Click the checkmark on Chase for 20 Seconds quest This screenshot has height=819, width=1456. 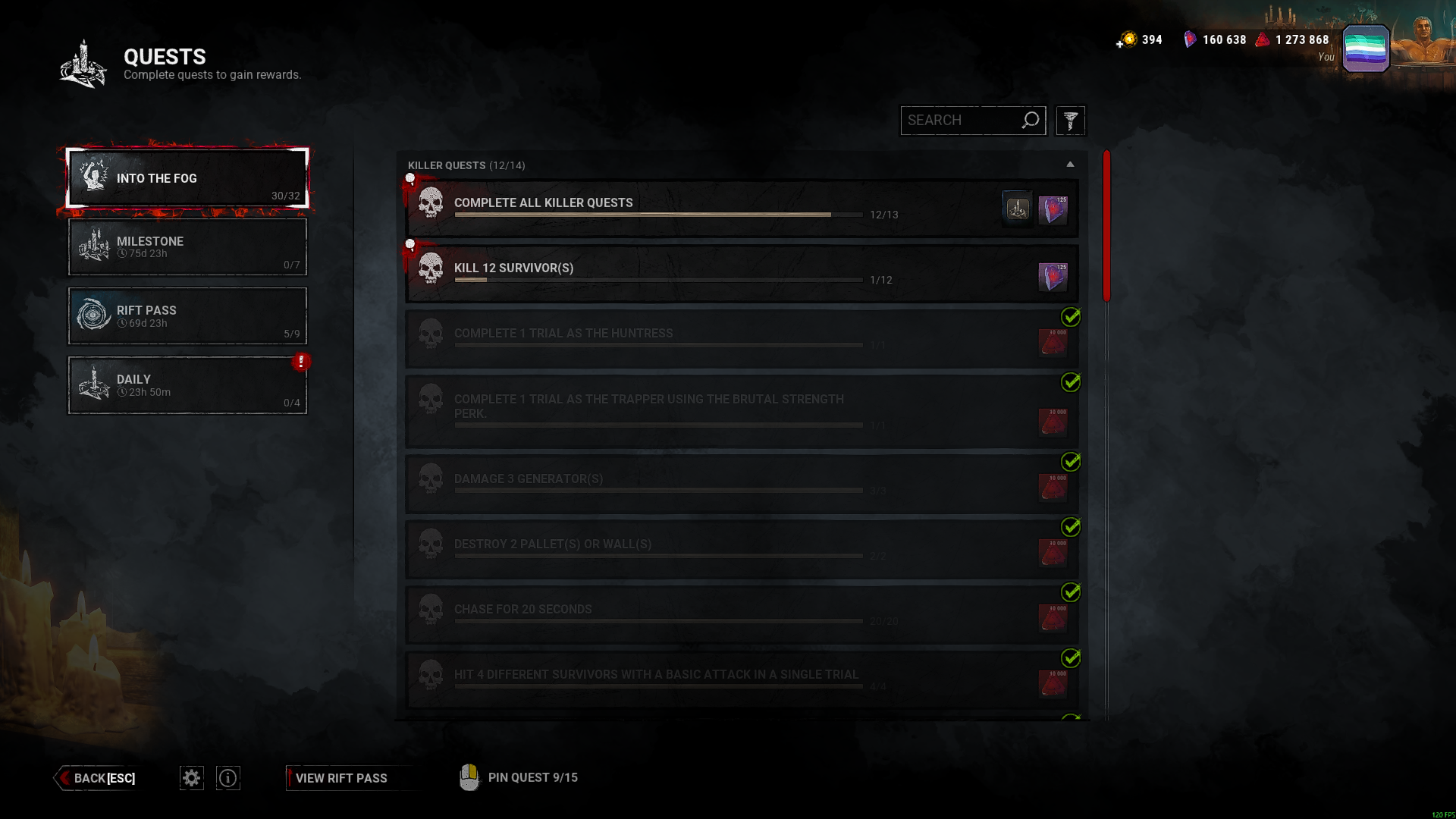(x=1071, y=592)
